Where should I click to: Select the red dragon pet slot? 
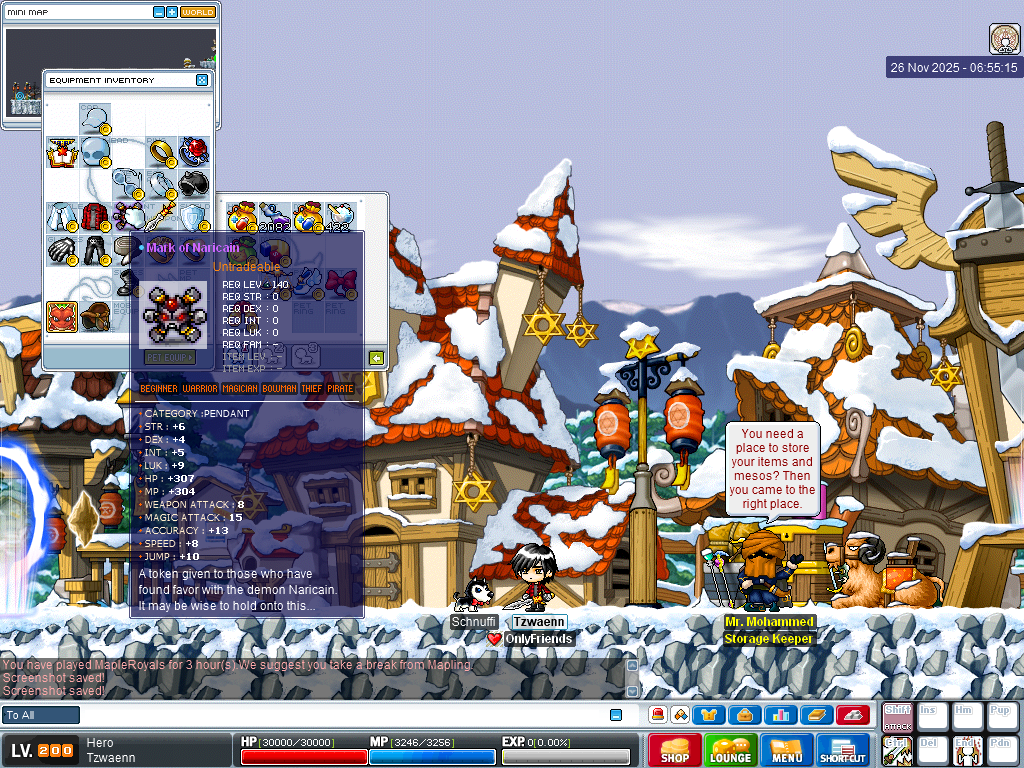[62, 316]
